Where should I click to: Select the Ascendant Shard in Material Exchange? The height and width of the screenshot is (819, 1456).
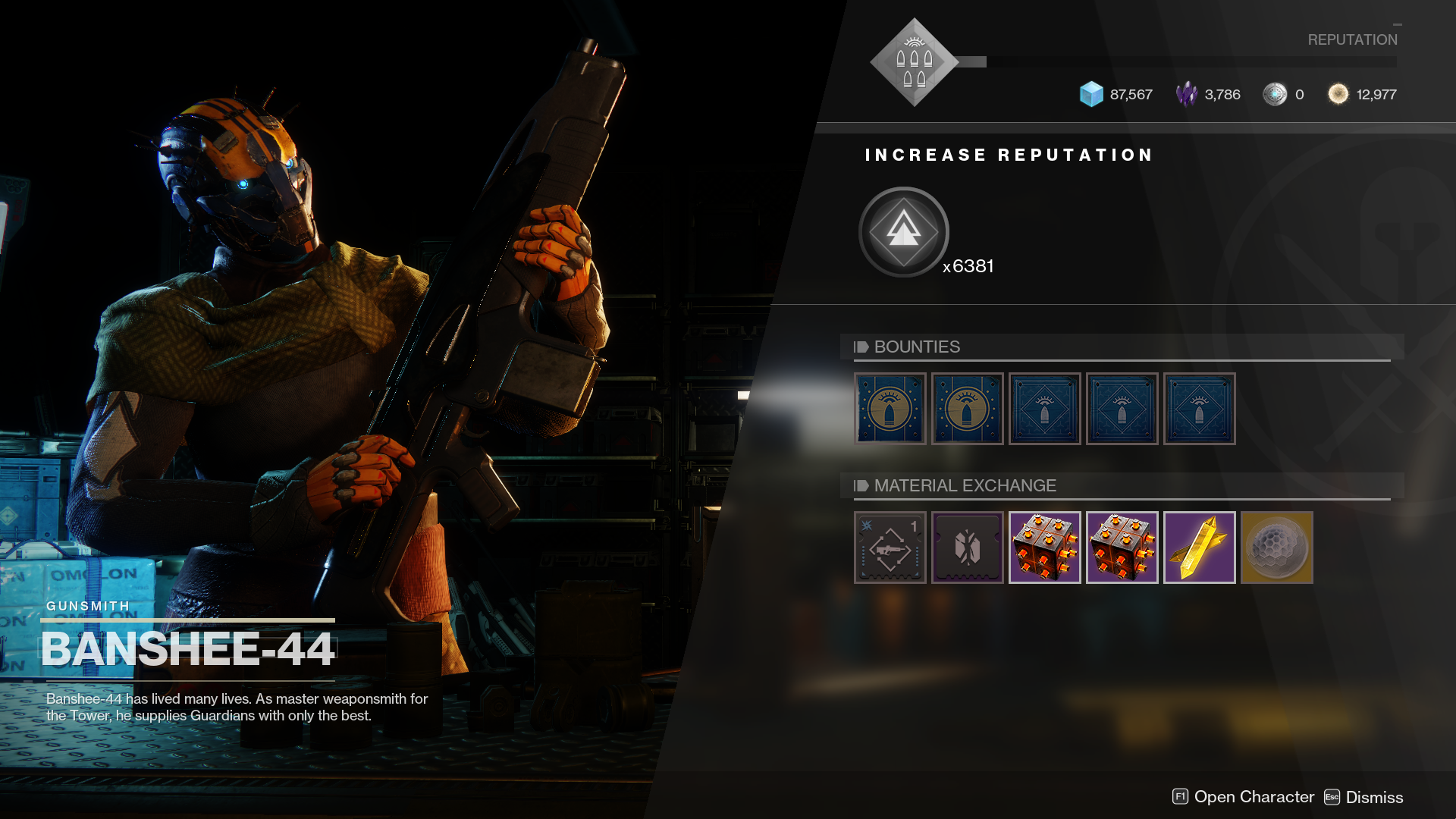1277,548
